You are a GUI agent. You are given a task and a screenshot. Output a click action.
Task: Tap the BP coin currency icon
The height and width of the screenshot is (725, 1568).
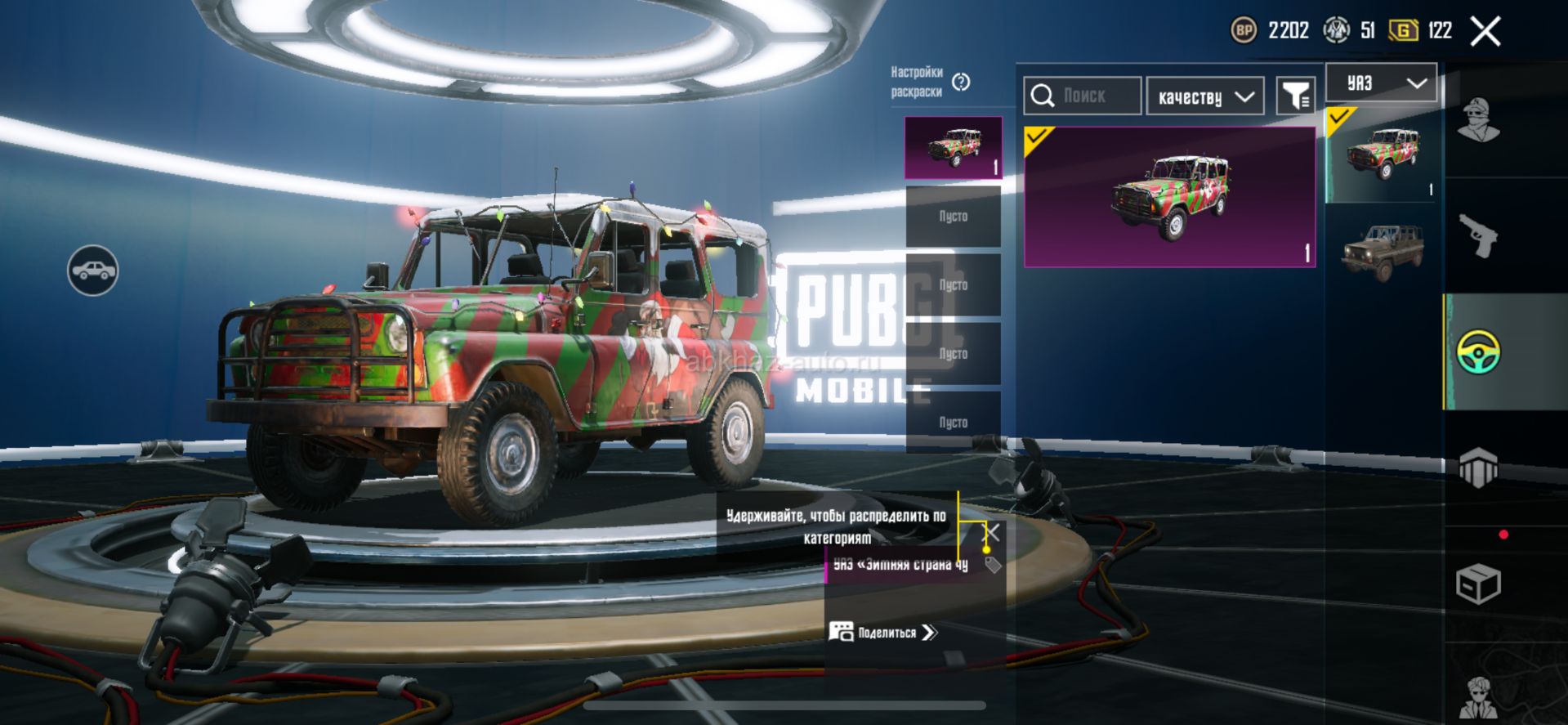1244,31
